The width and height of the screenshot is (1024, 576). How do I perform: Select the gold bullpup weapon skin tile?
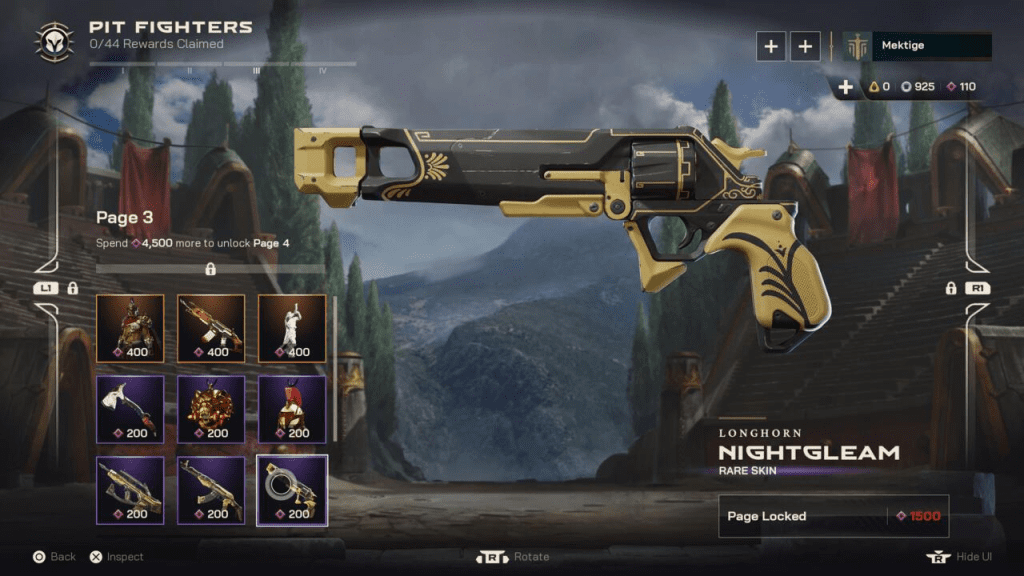tap(129, 489)
